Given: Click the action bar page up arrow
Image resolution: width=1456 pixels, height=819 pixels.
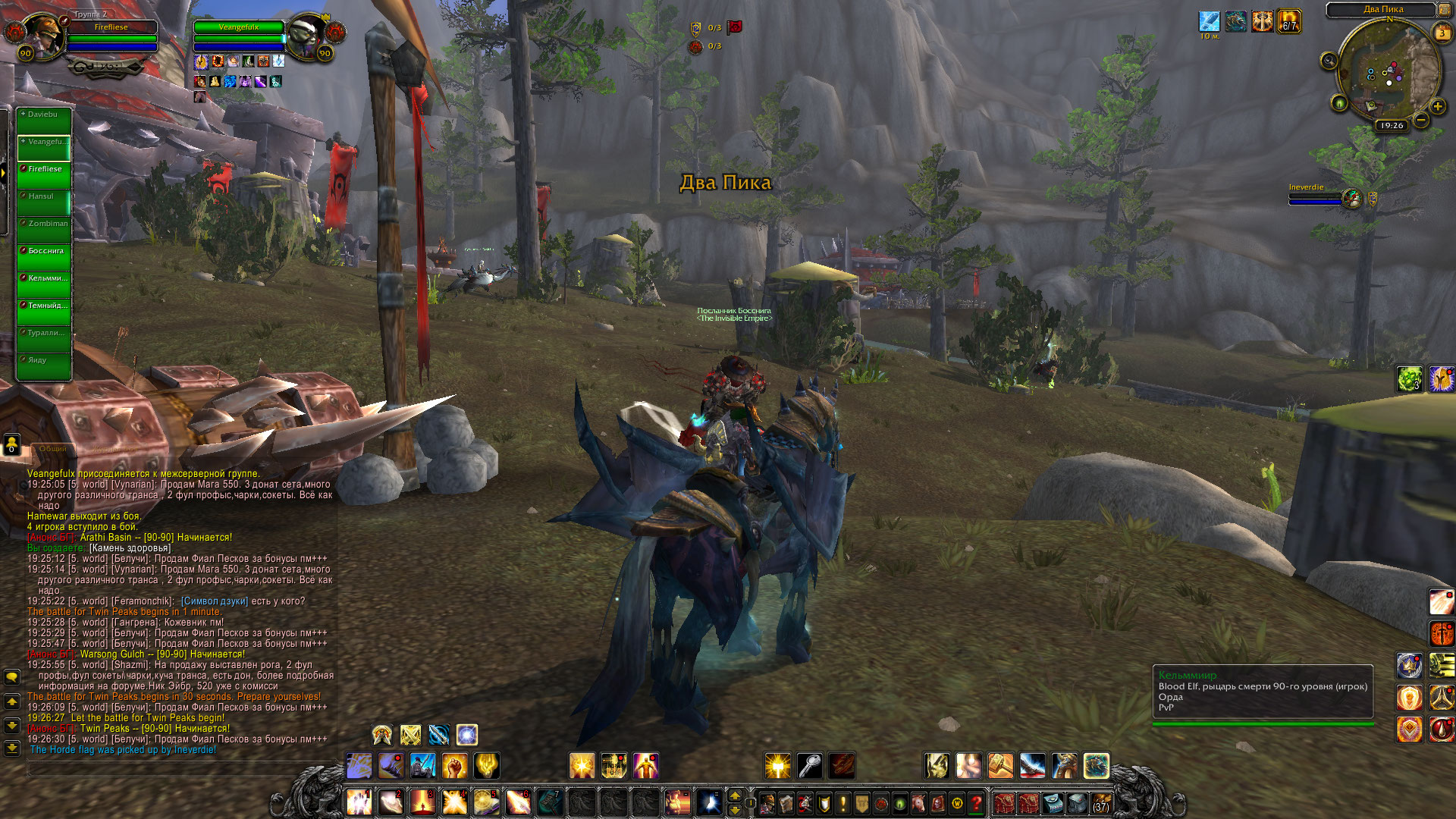Looking at the screenshot, I should tap(734, 795).
